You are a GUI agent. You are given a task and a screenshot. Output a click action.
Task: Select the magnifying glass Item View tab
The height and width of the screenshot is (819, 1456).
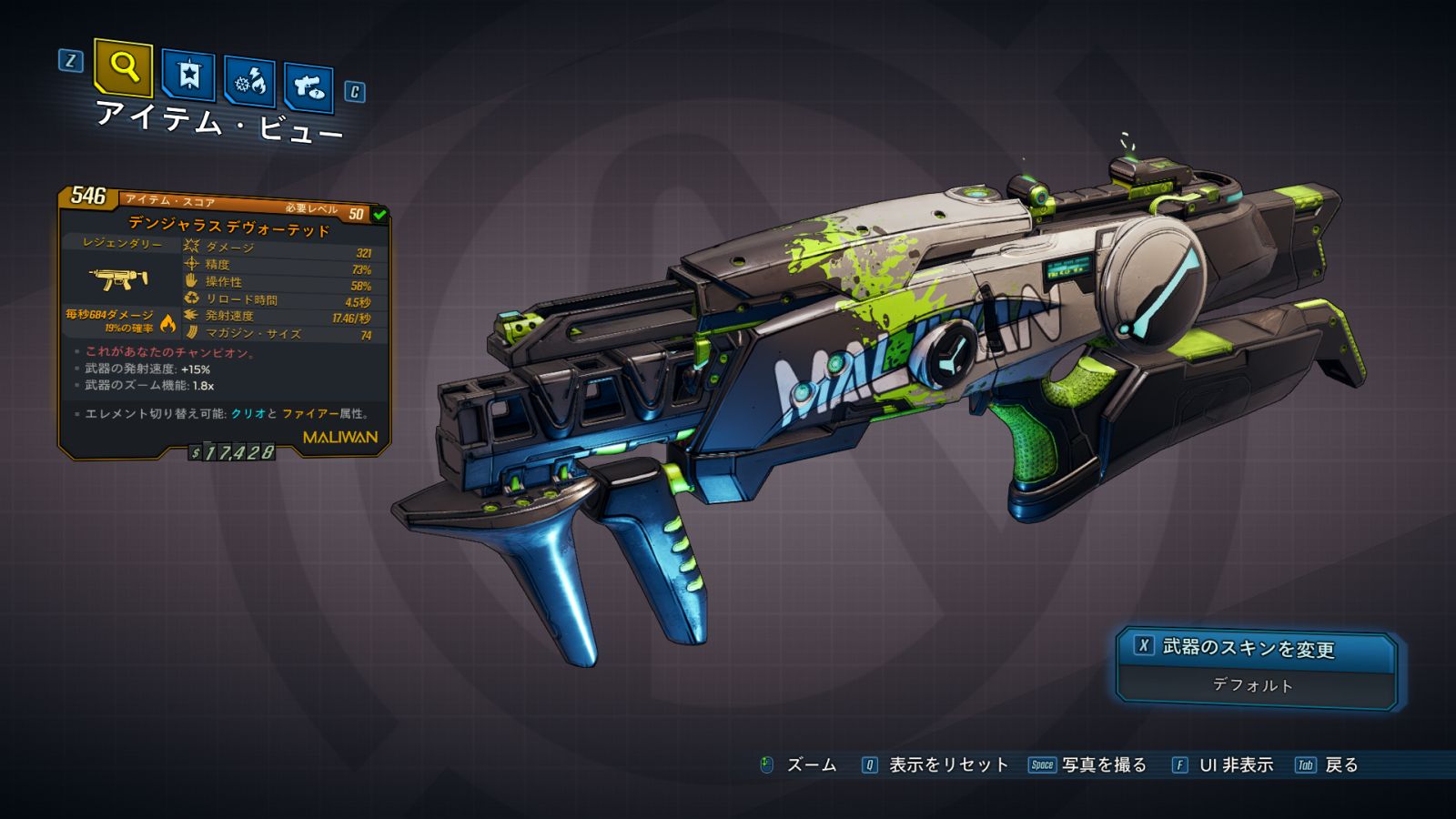pos(123,67)
